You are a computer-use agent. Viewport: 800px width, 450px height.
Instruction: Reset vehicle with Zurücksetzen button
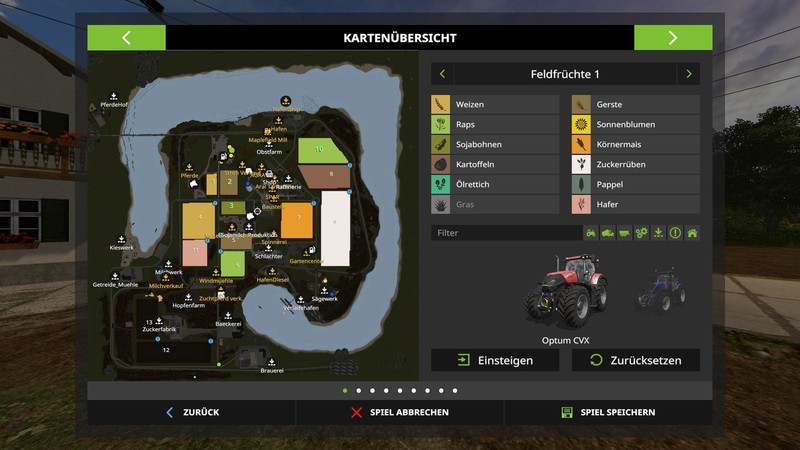coord(635,360)
